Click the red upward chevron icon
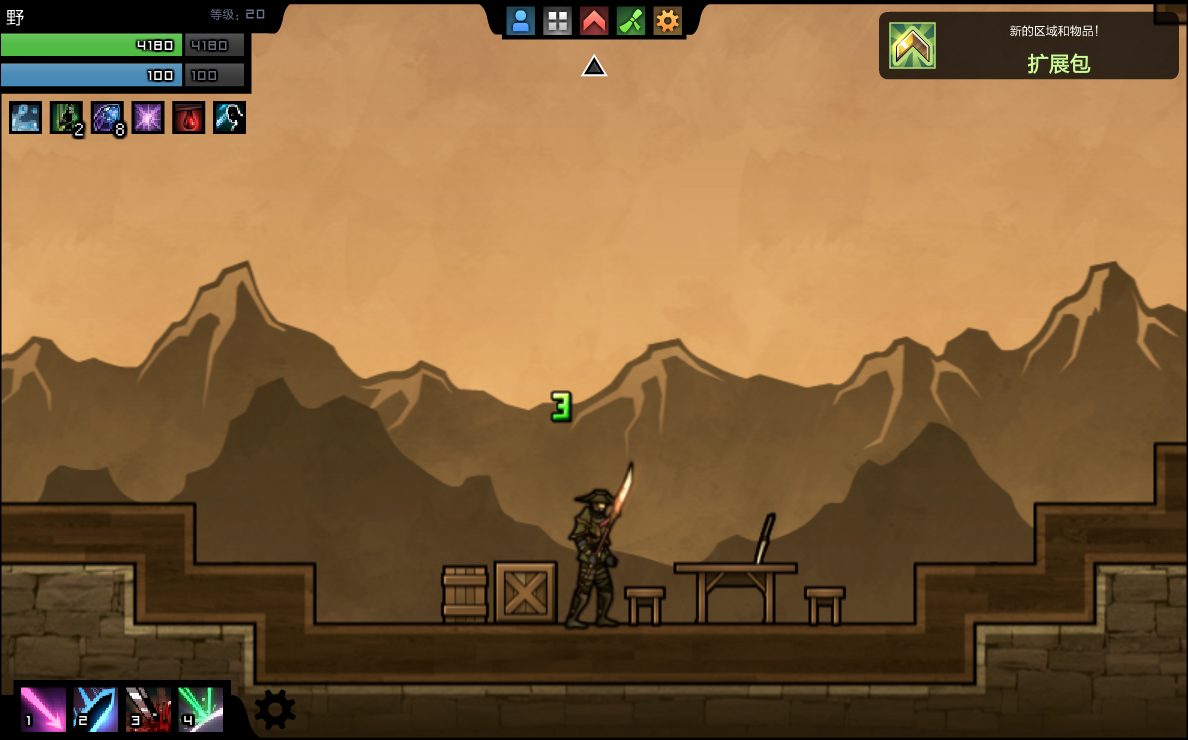This screenshot has height=740, width=1188. [594, 21]
